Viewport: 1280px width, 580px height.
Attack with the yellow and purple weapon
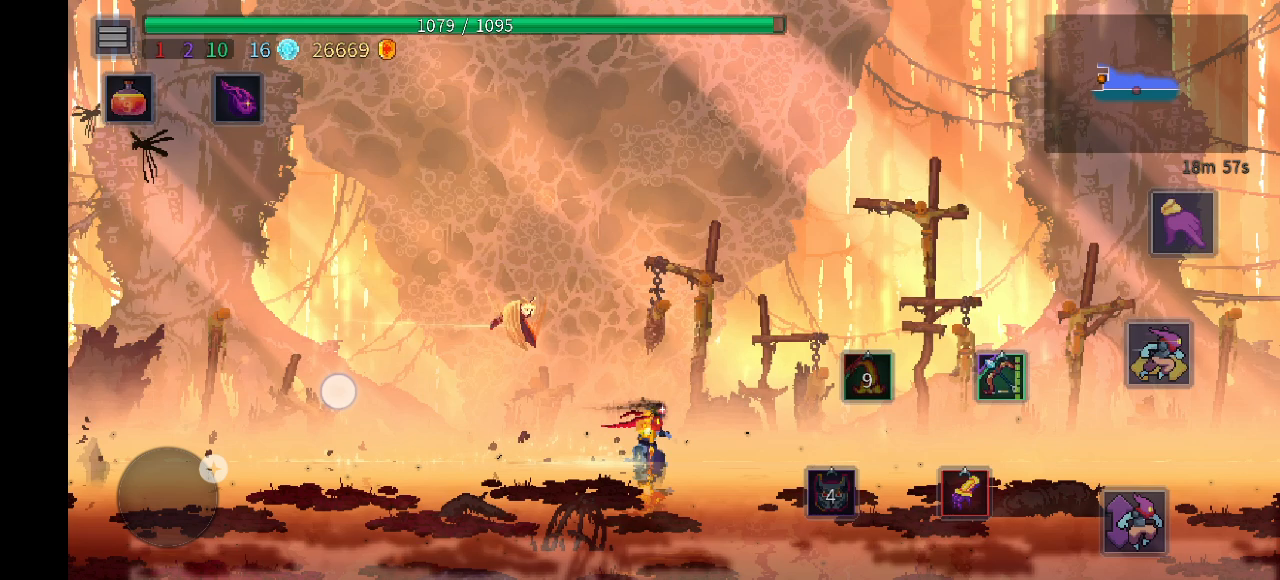coord(965,493)
